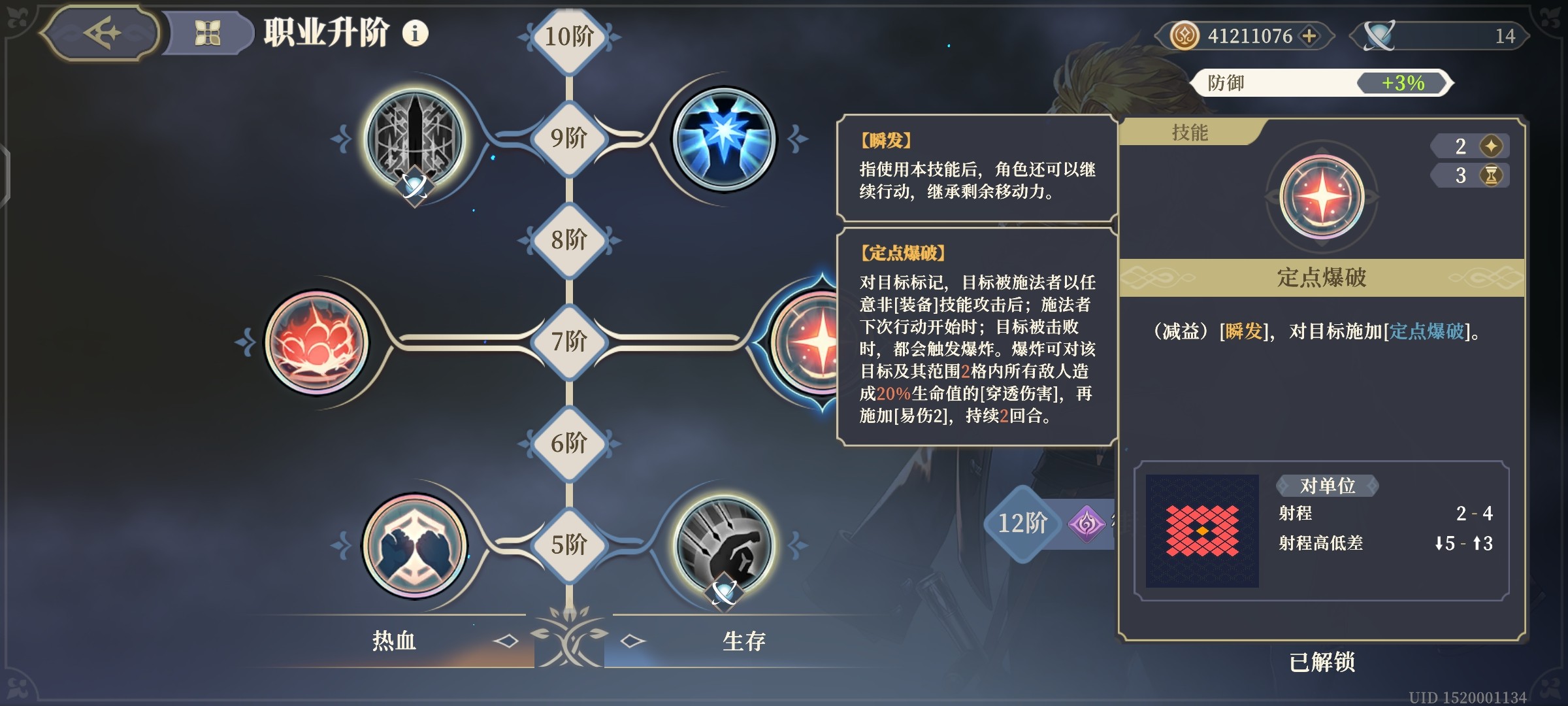Open the info icon beside 职业升阶 title
The height and width of the screenshot is (706, 1568).
tap(417, 31)
